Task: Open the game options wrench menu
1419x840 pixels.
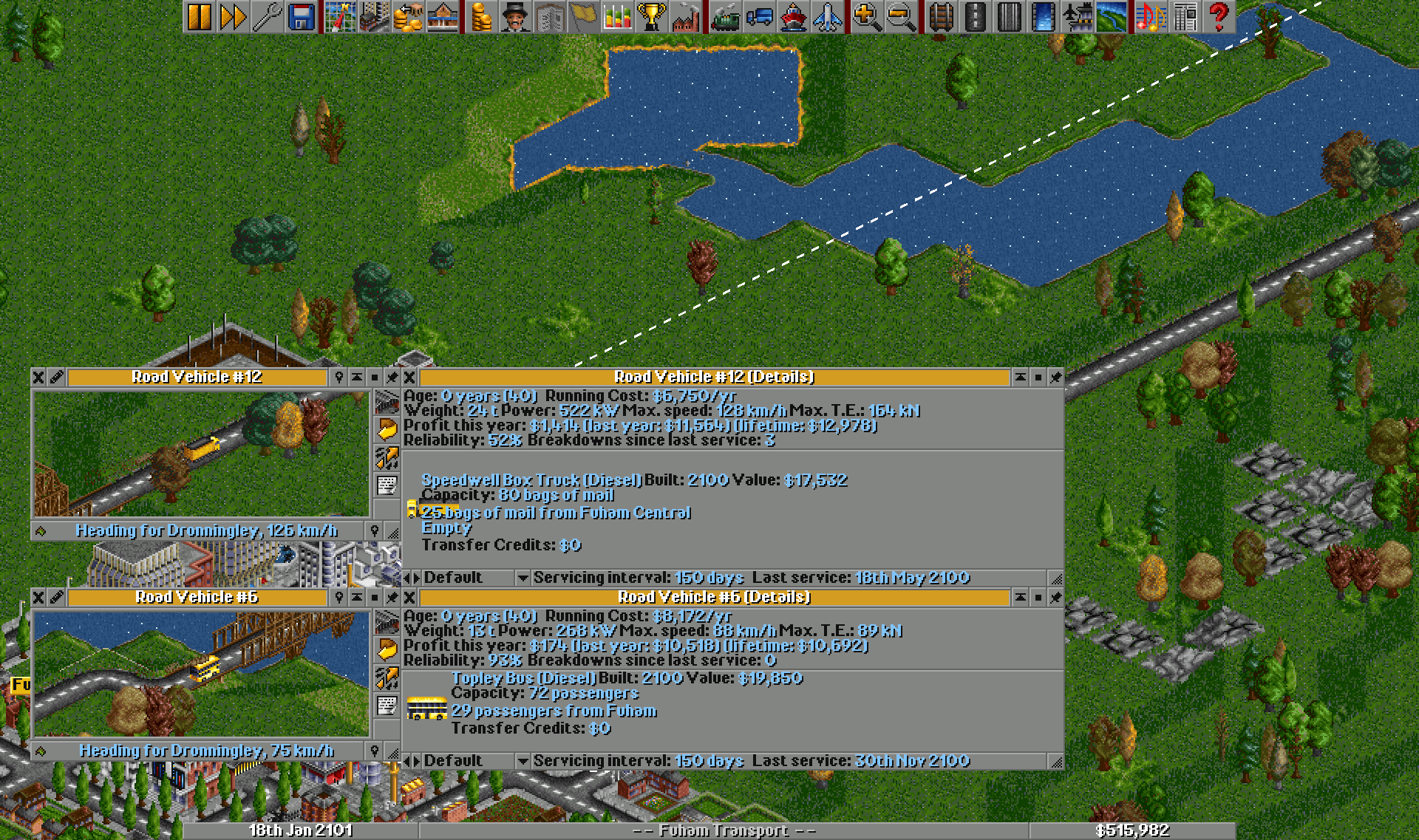Action: click(269, 15)
